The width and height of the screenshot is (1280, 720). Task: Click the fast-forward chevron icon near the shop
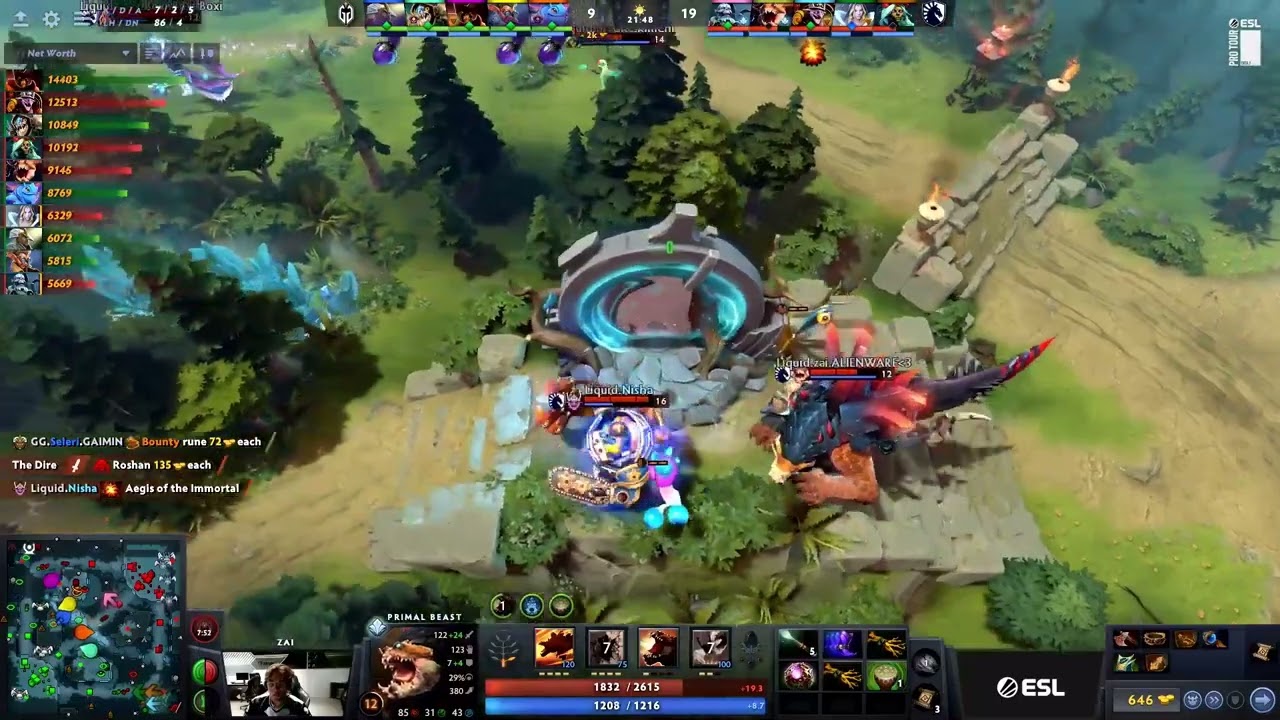(1215, 699)
